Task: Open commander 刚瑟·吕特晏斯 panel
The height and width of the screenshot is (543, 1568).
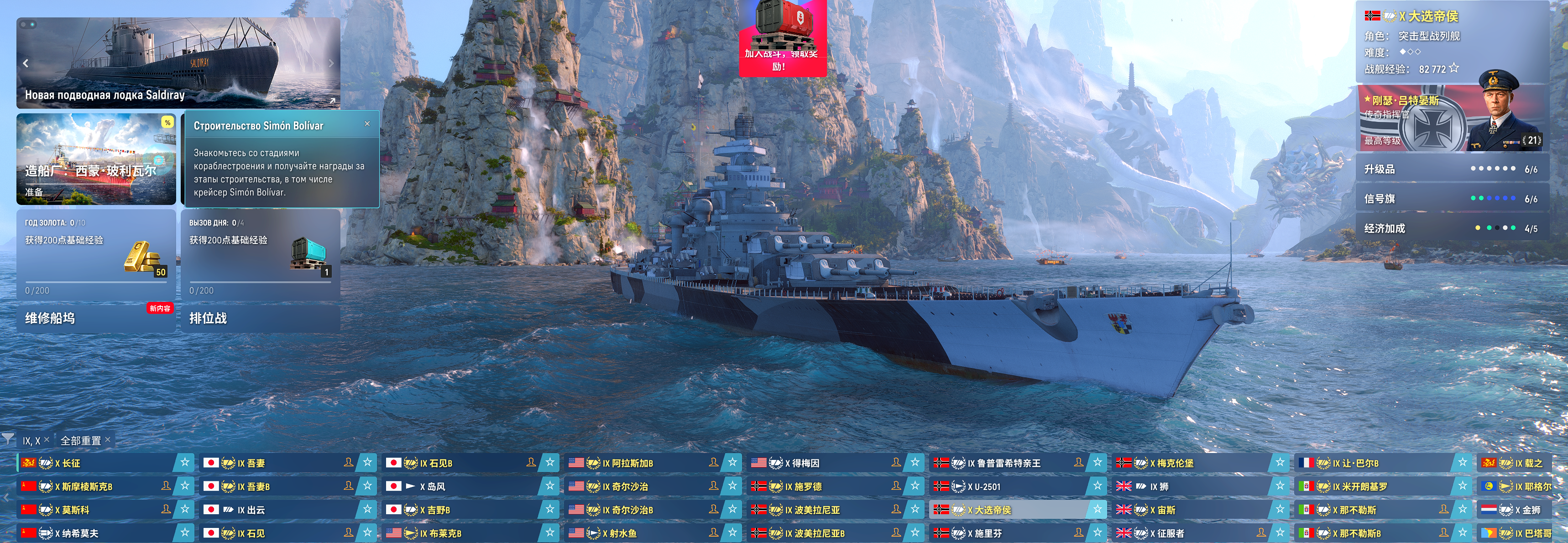Action: point(1451,118)
